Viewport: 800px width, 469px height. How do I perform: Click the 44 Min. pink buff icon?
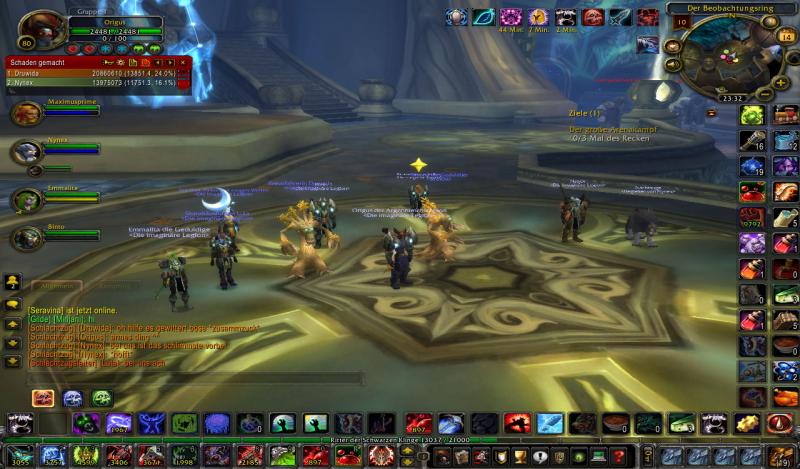coord(511,17)
